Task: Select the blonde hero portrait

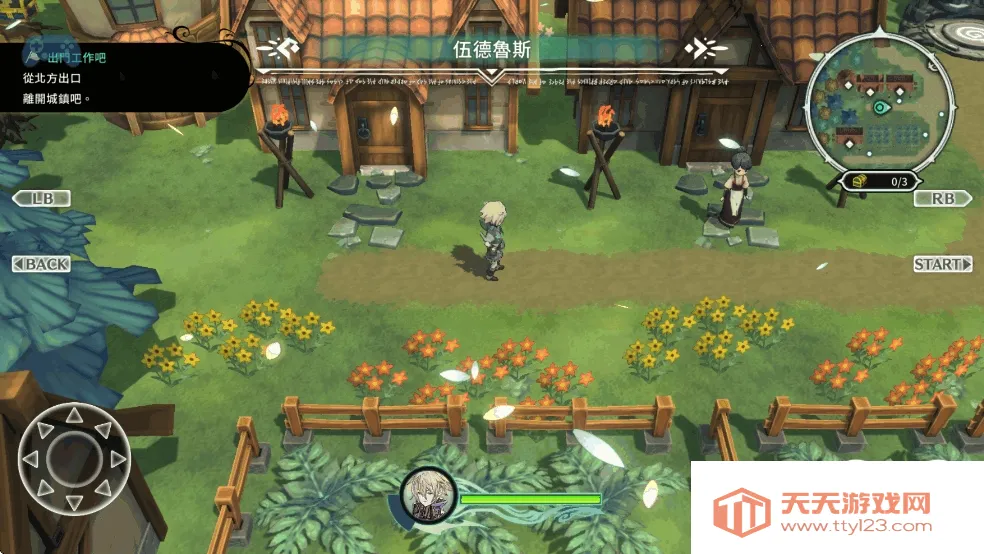Action: 429,495
